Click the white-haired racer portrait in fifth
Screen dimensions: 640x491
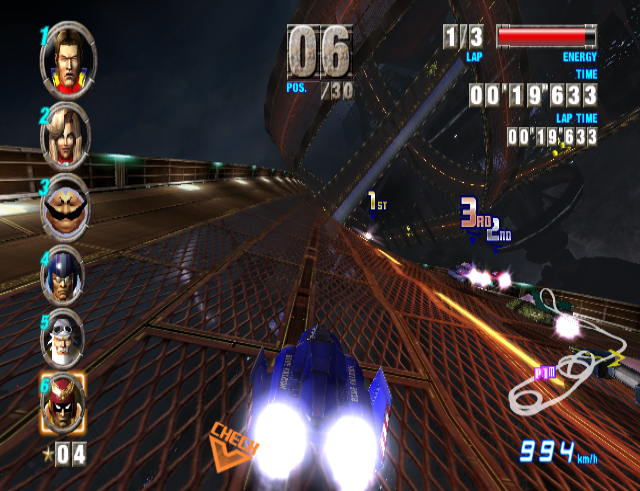click(x=66, y=337)
